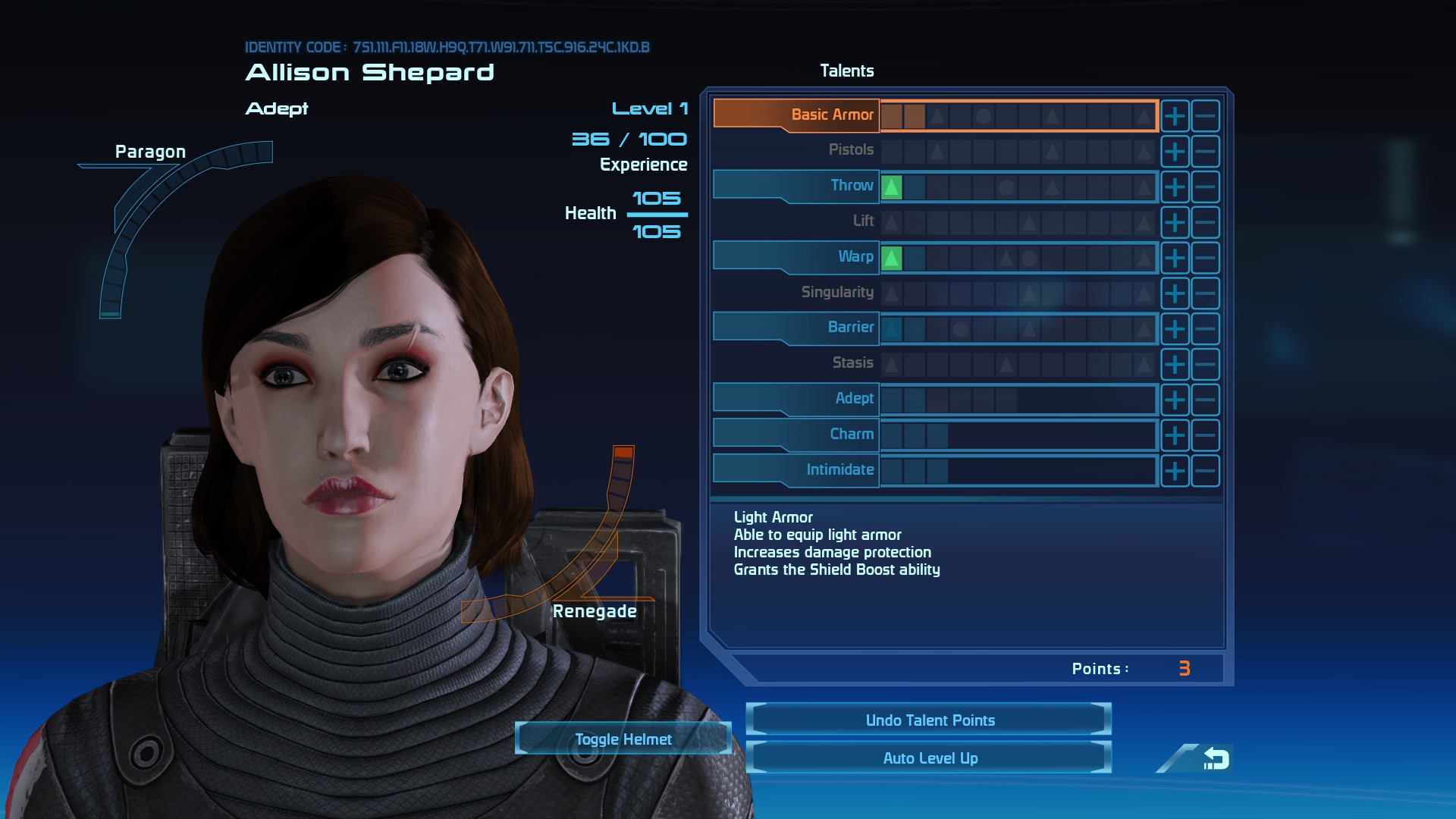Select the Throw talent row

(796, 186)
